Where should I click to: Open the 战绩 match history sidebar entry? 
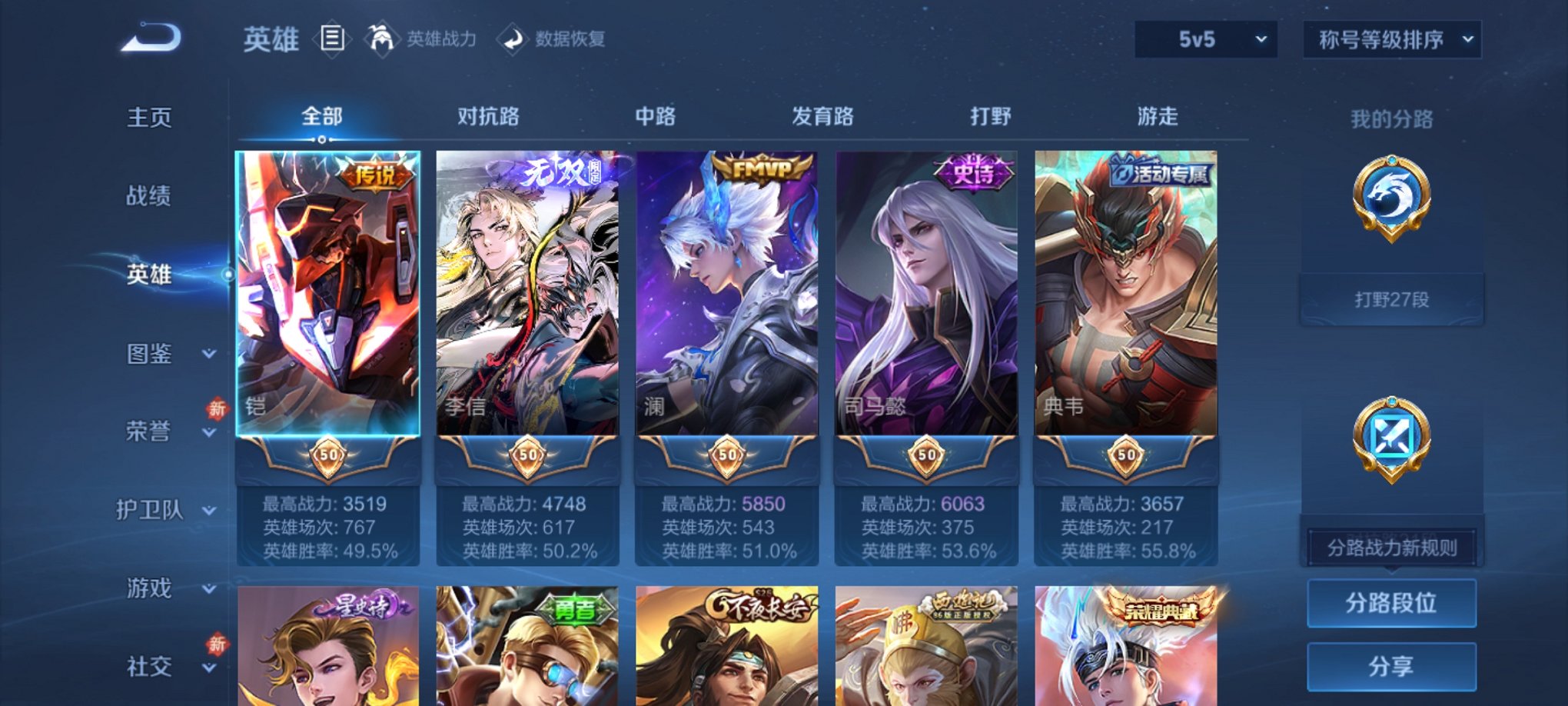[x=148, y=196]
